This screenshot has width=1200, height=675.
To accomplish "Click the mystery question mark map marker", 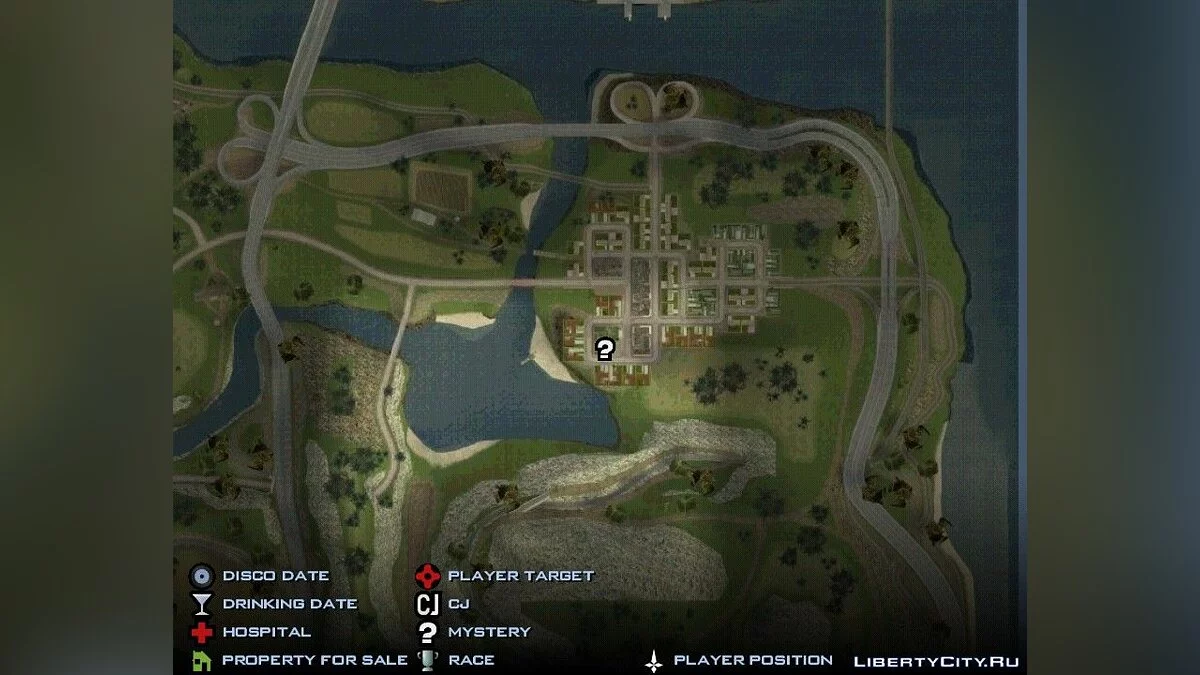I will (x=604, y=349).
